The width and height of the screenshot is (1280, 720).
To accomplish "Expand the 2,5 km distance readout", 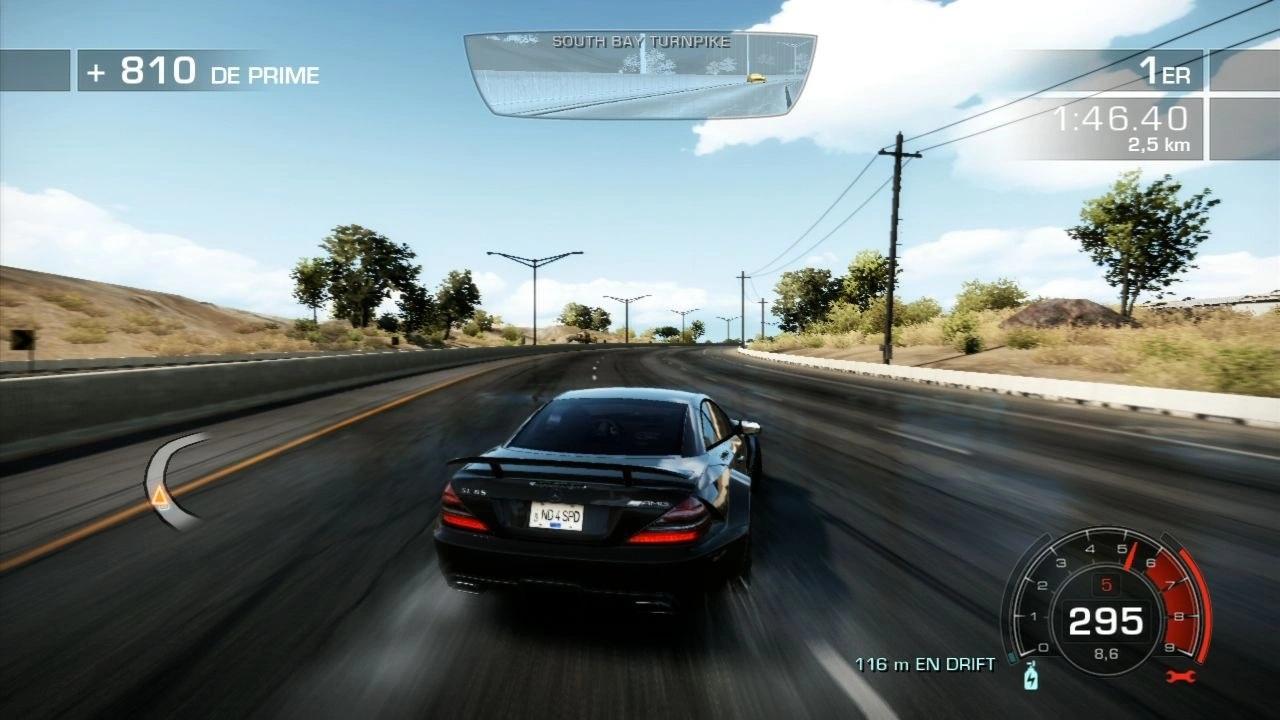I will tap(1158, 144).
